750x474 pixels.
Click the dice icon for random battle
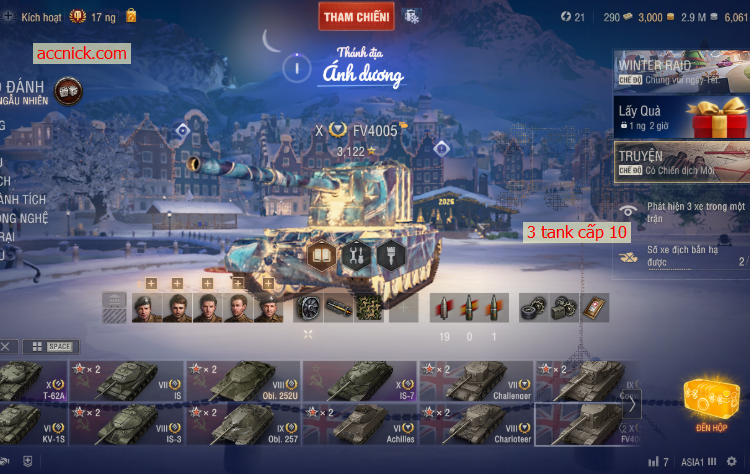point(68,90)
